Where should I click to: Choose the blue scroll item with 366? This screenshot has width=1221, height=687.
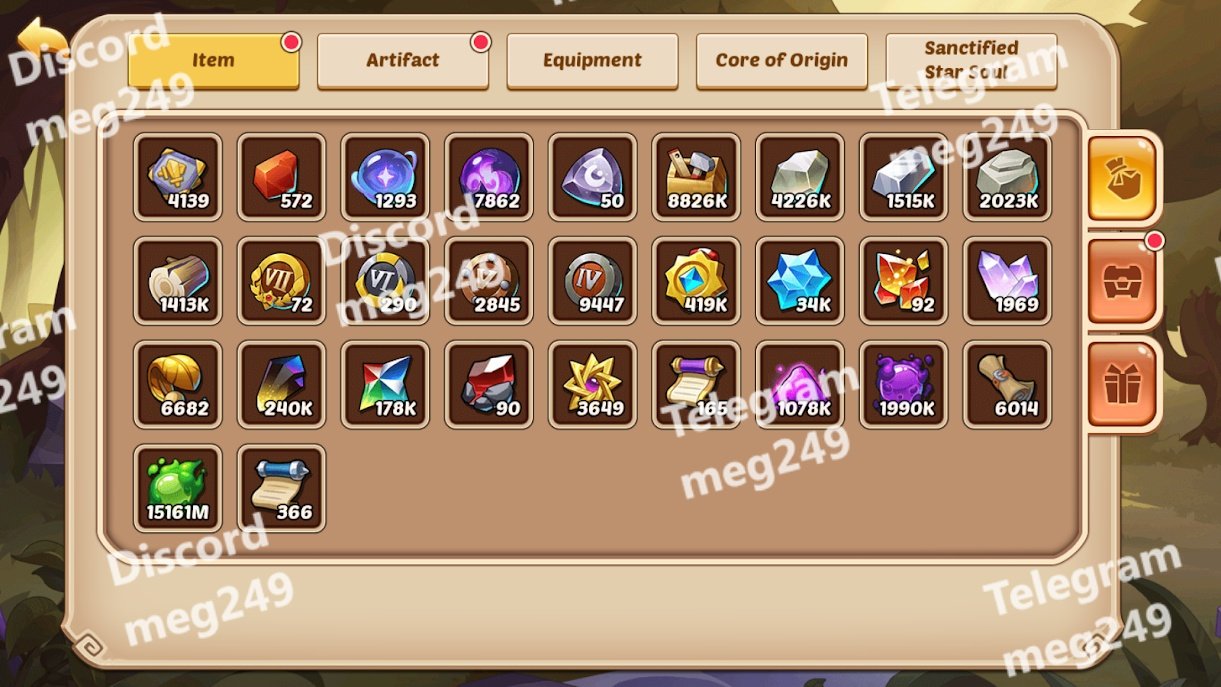click(x=281, y=488)
